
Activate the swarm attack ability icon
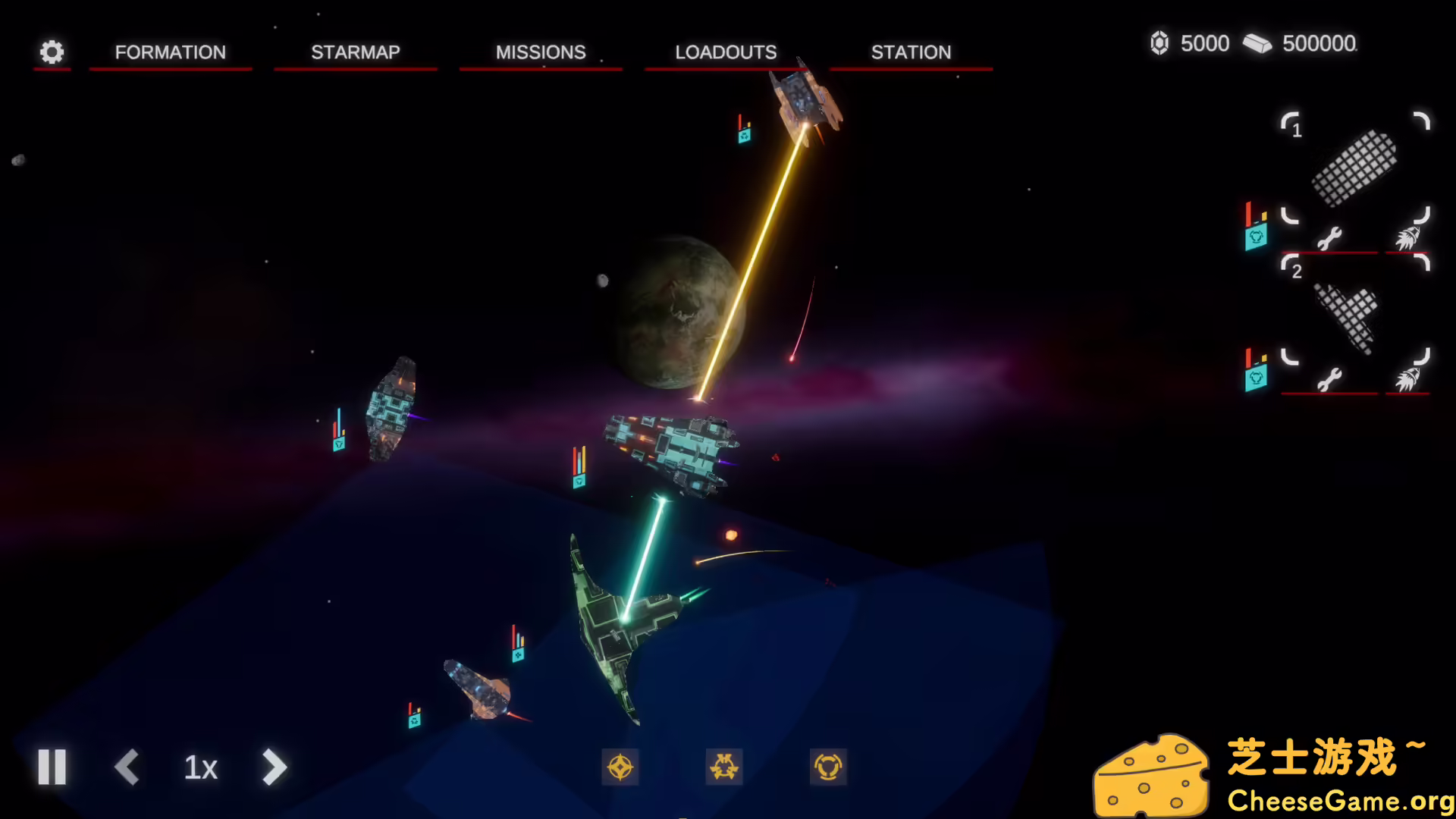coord(725,767)
